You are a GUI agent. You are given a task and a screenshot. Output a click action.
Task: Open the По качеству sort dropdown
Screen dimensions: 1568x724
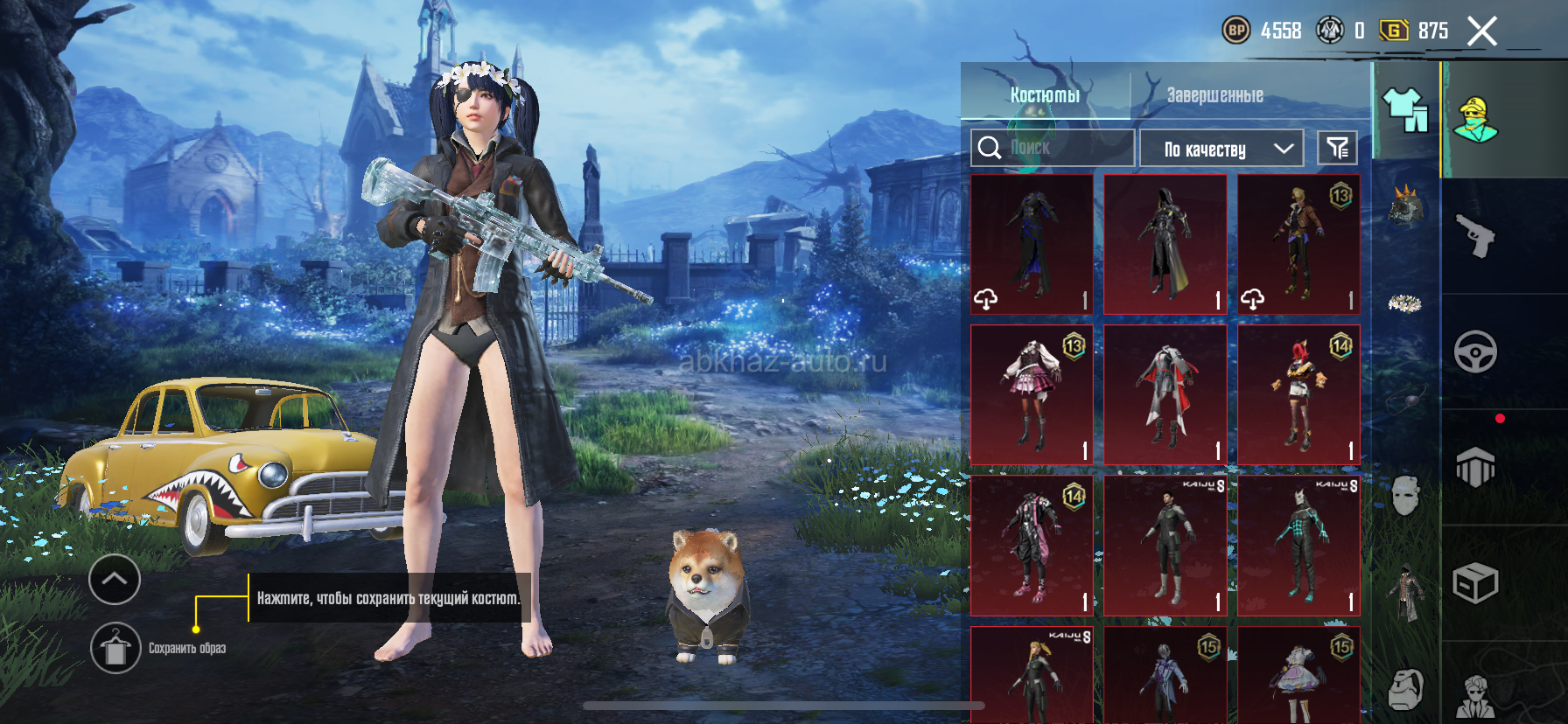[1221, 149]
